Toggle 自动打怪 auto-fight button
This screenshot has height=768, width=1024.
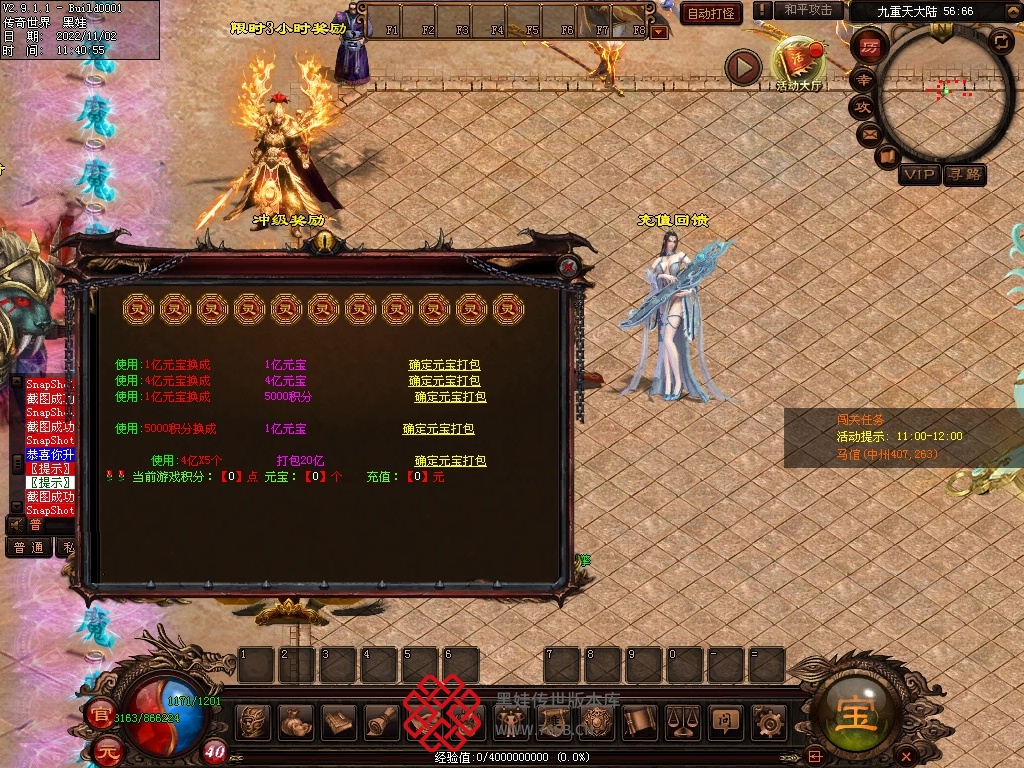tap(711, 13)
